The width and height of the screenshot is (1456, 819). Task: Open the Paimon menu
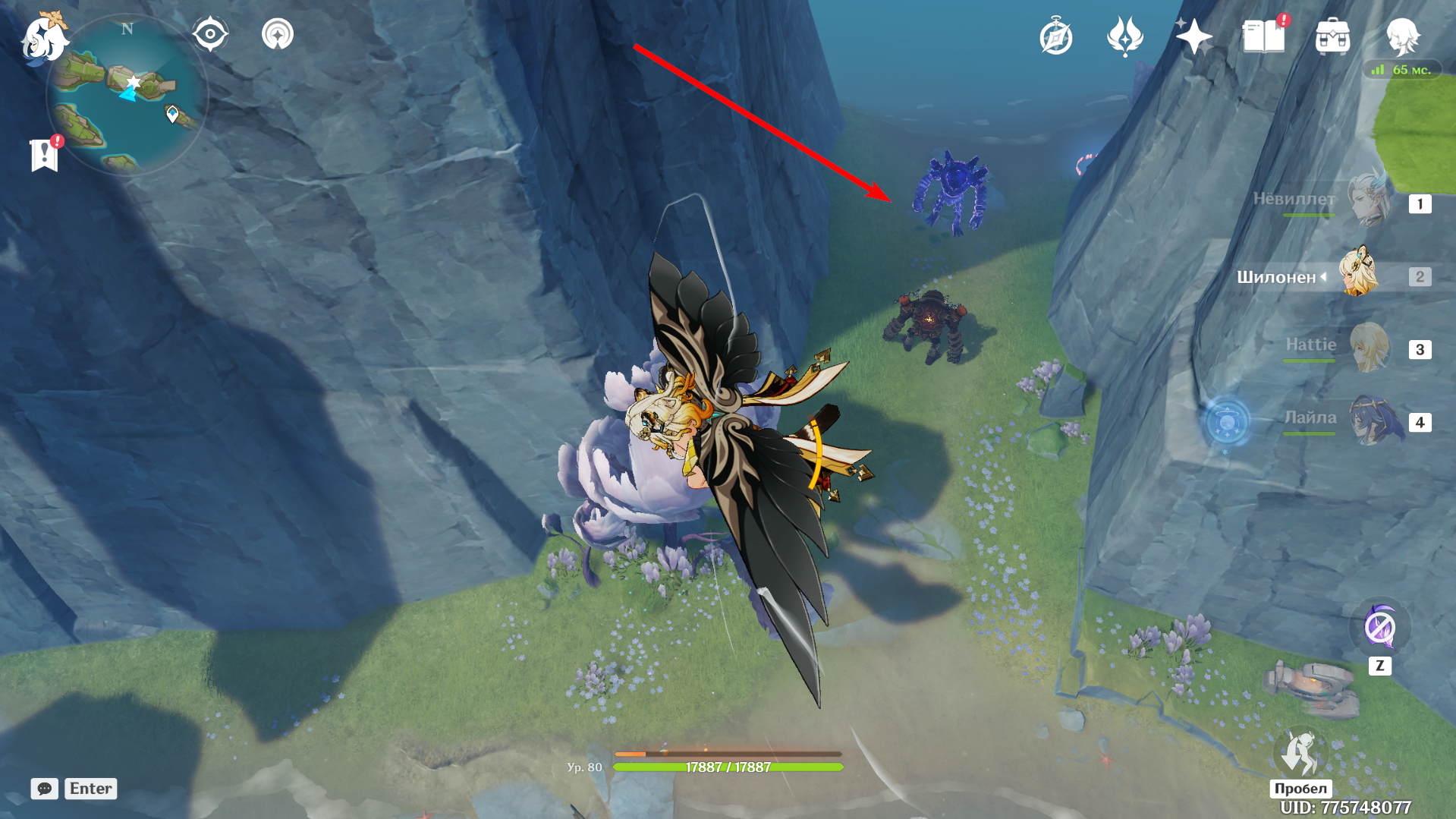(x=43, y=38)
